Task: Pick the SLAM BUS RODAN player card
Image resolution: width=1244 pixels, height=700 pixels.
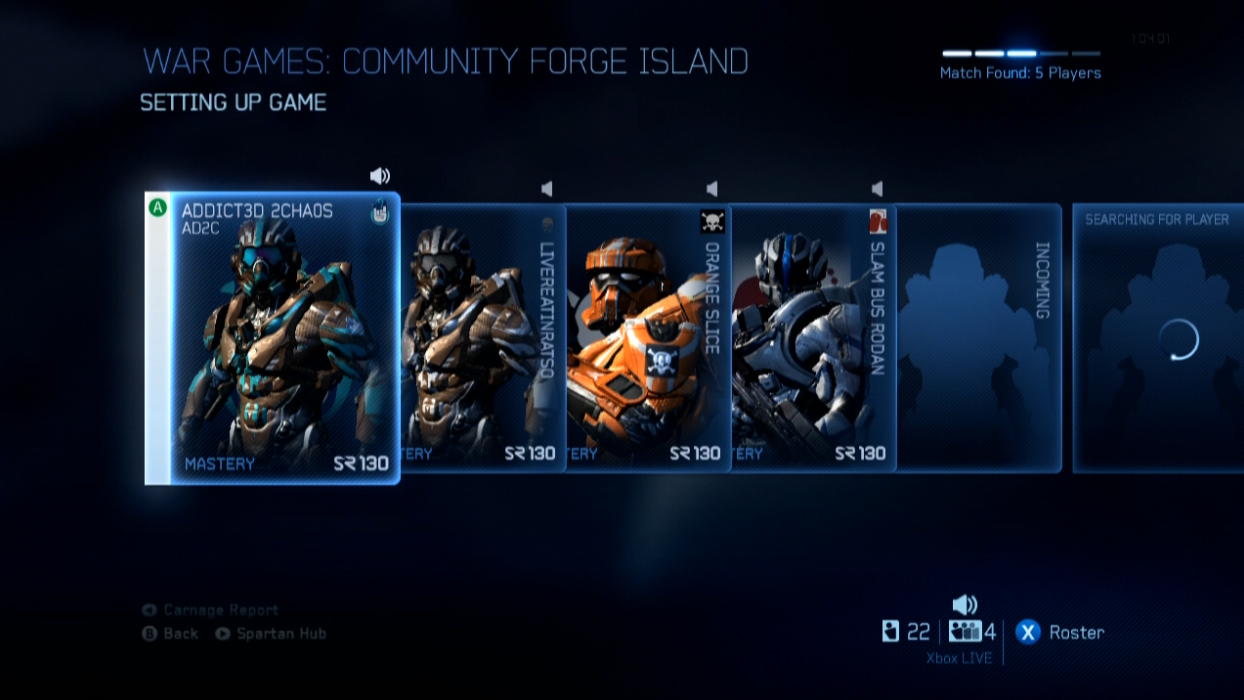Action: tap(813, 338)
